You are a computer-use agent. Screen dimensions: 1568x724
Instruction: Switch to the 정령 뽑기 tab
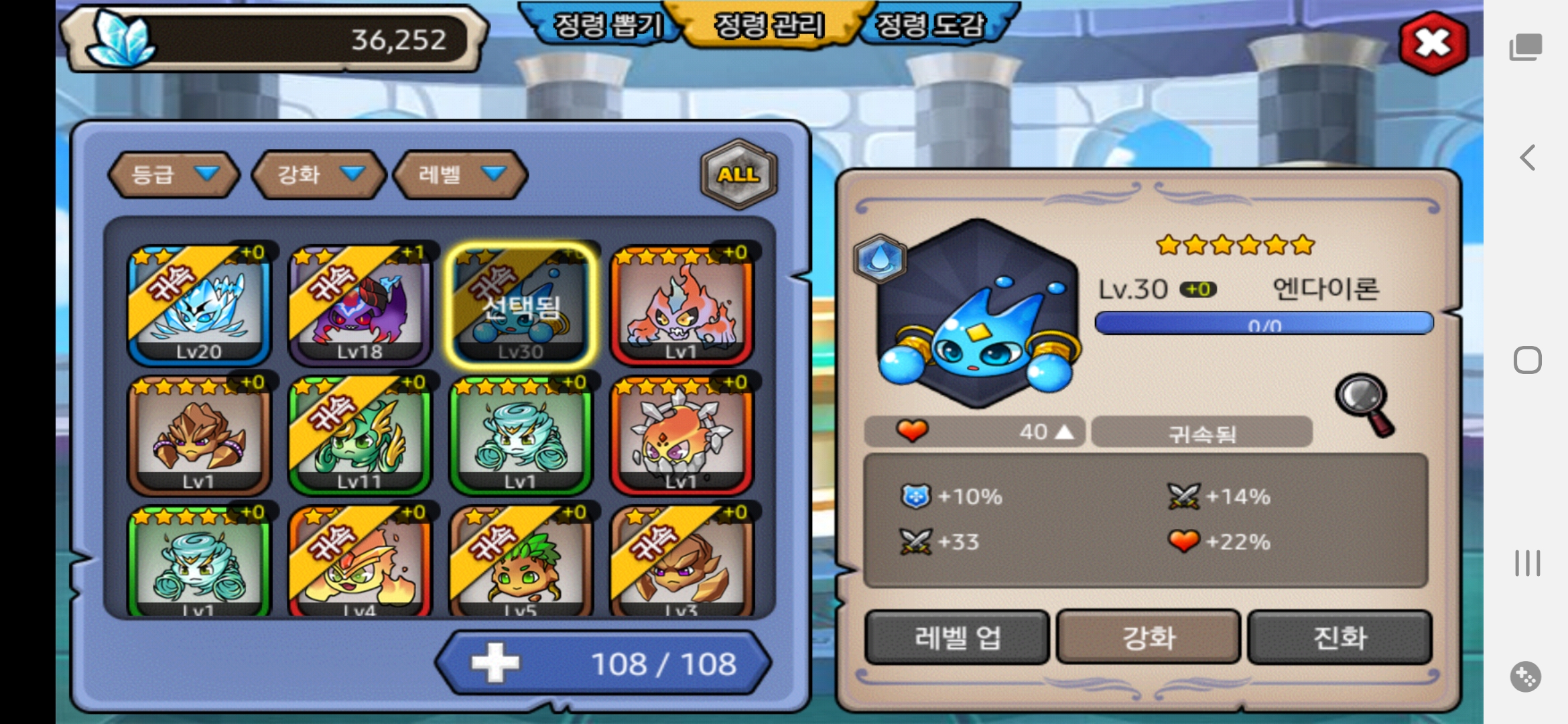tap(607, 25)
